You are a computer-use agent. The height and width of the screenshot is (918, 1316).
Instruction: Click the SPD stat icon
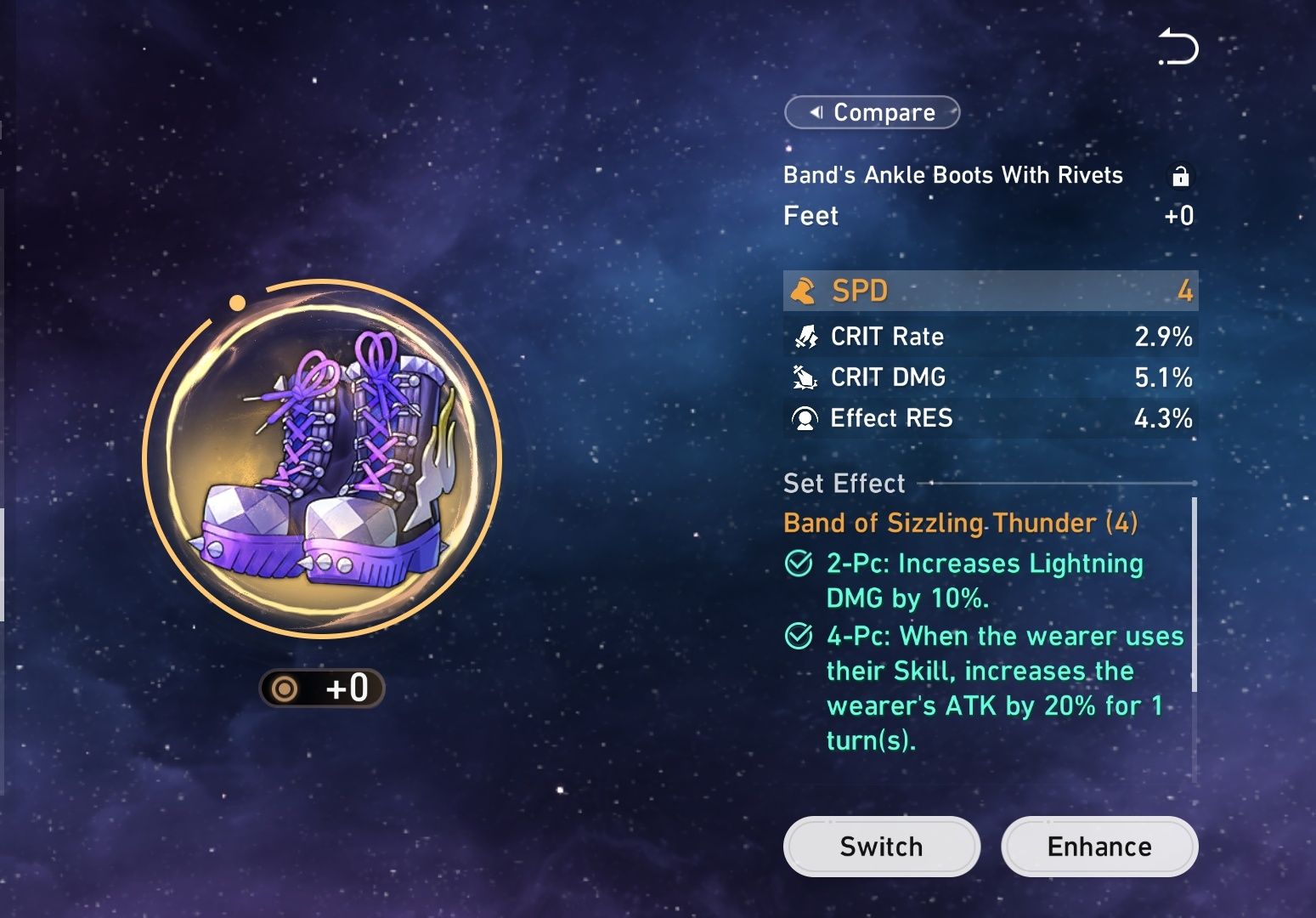[x=805, y=290]
